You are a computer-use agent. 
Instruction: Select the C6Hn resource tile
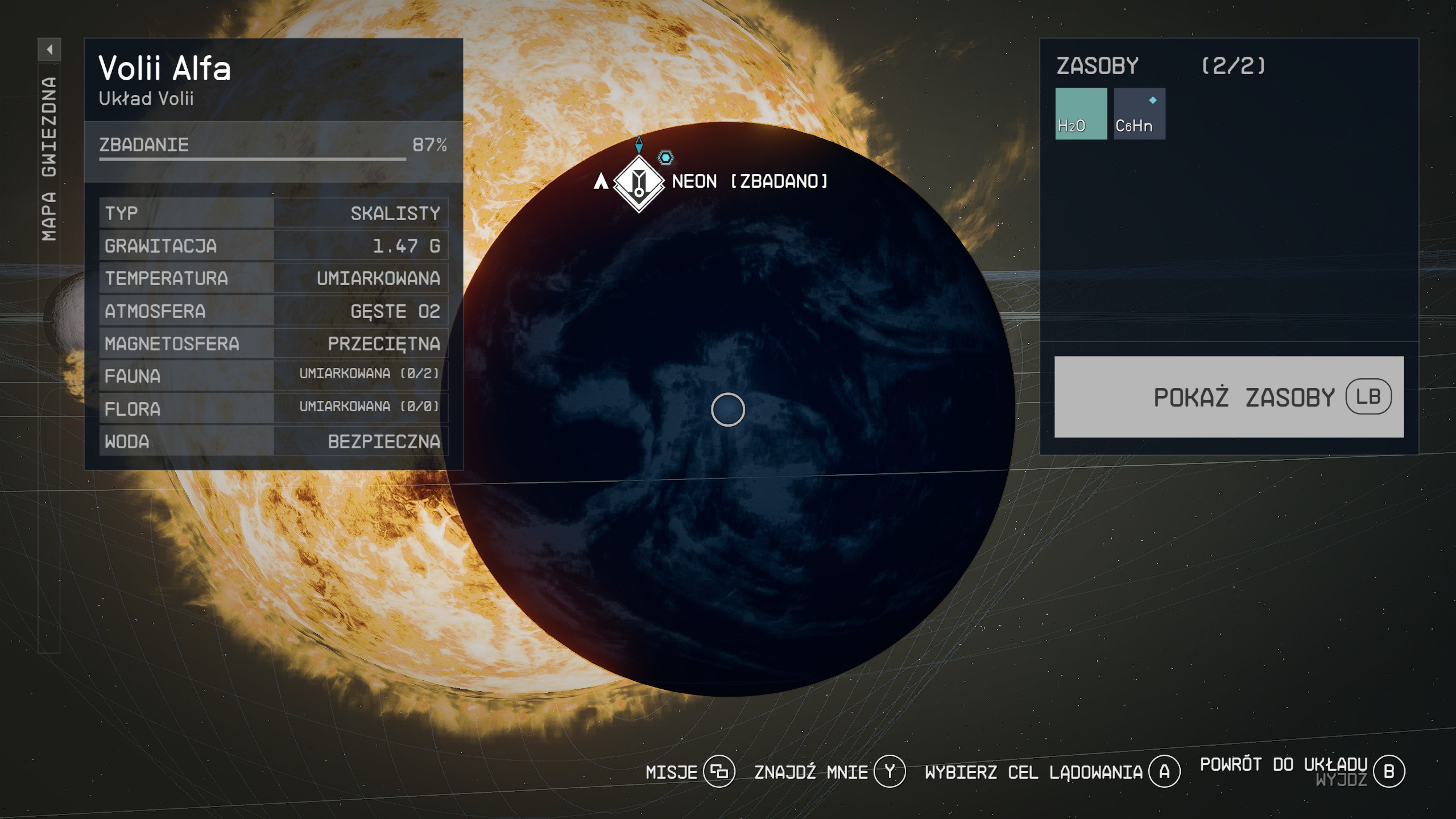[1139, 114]
